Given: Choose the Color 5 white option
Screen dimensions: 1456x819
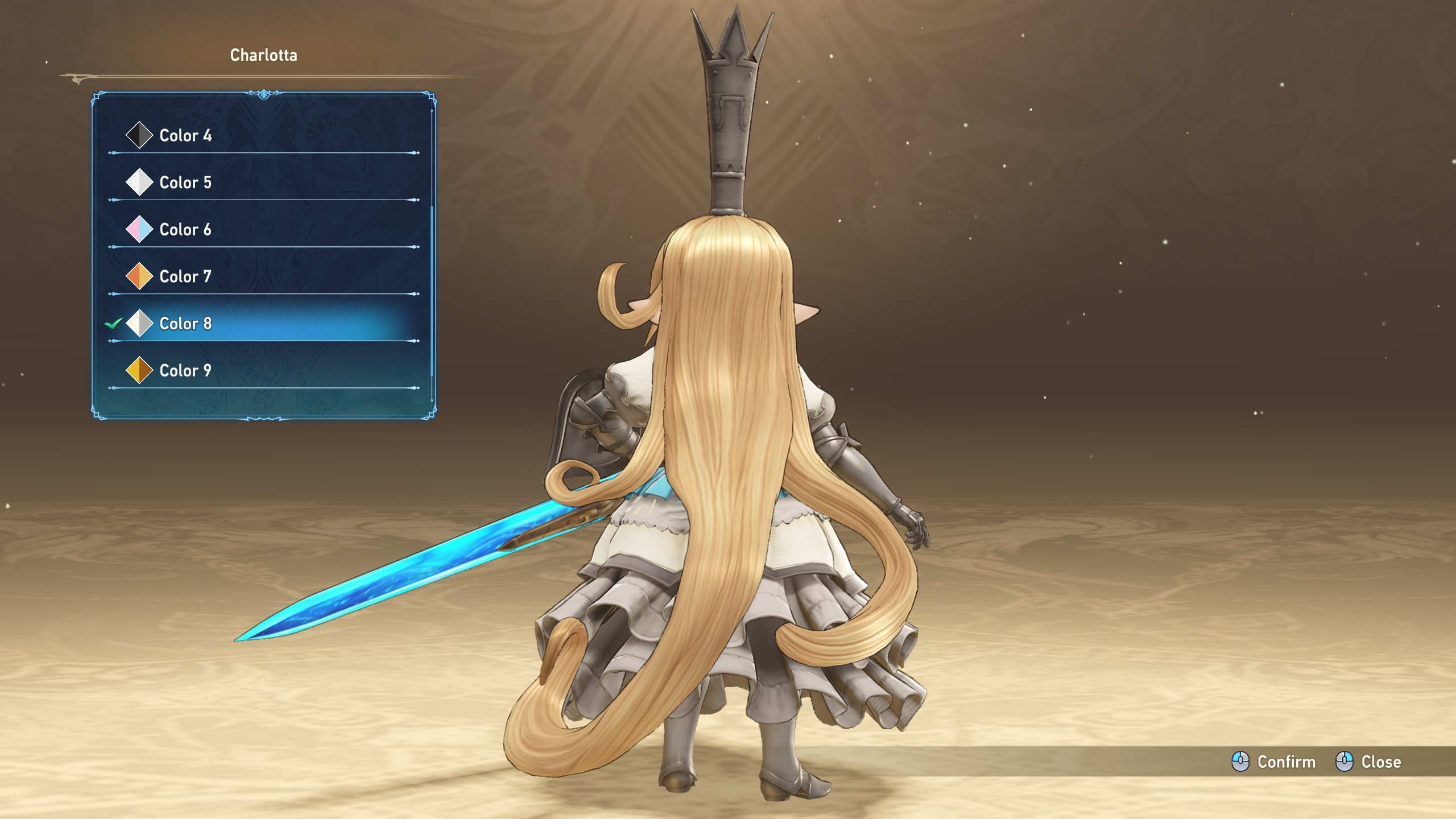Looking at the screenshot, I should [x=185, y=183].
